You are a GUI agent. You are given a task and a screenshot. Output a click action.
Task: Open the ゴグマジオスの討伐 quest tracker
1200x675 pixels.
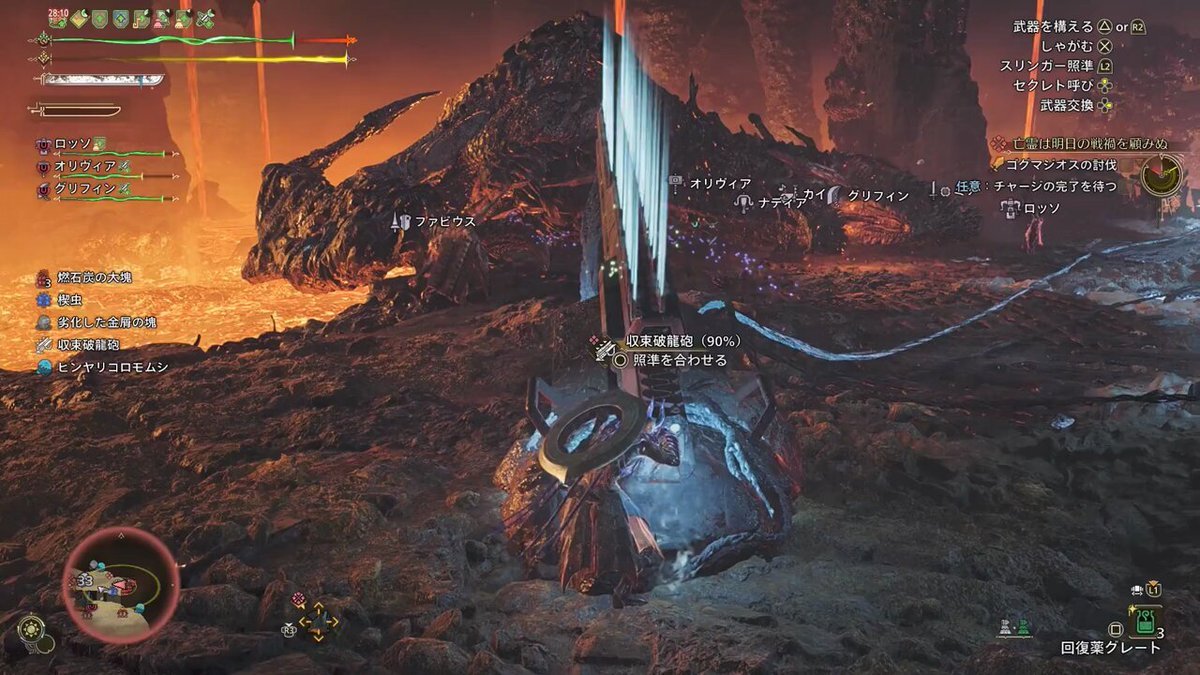tap(1060, 165)
